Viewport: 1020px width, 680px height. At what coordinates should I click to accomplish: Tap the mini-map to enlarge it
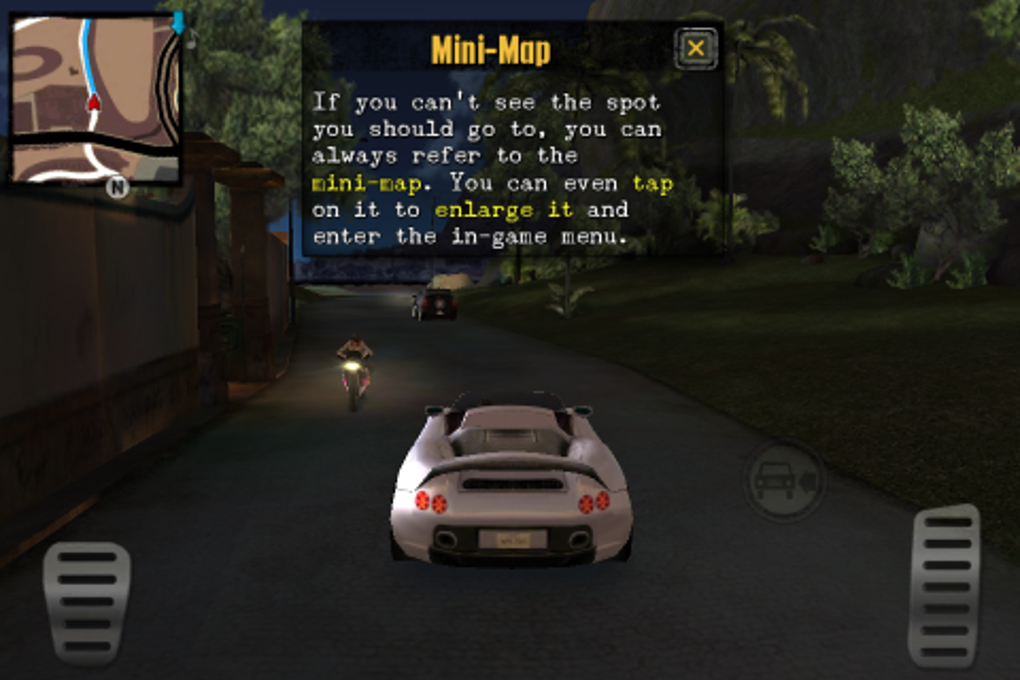pos(96,98)
